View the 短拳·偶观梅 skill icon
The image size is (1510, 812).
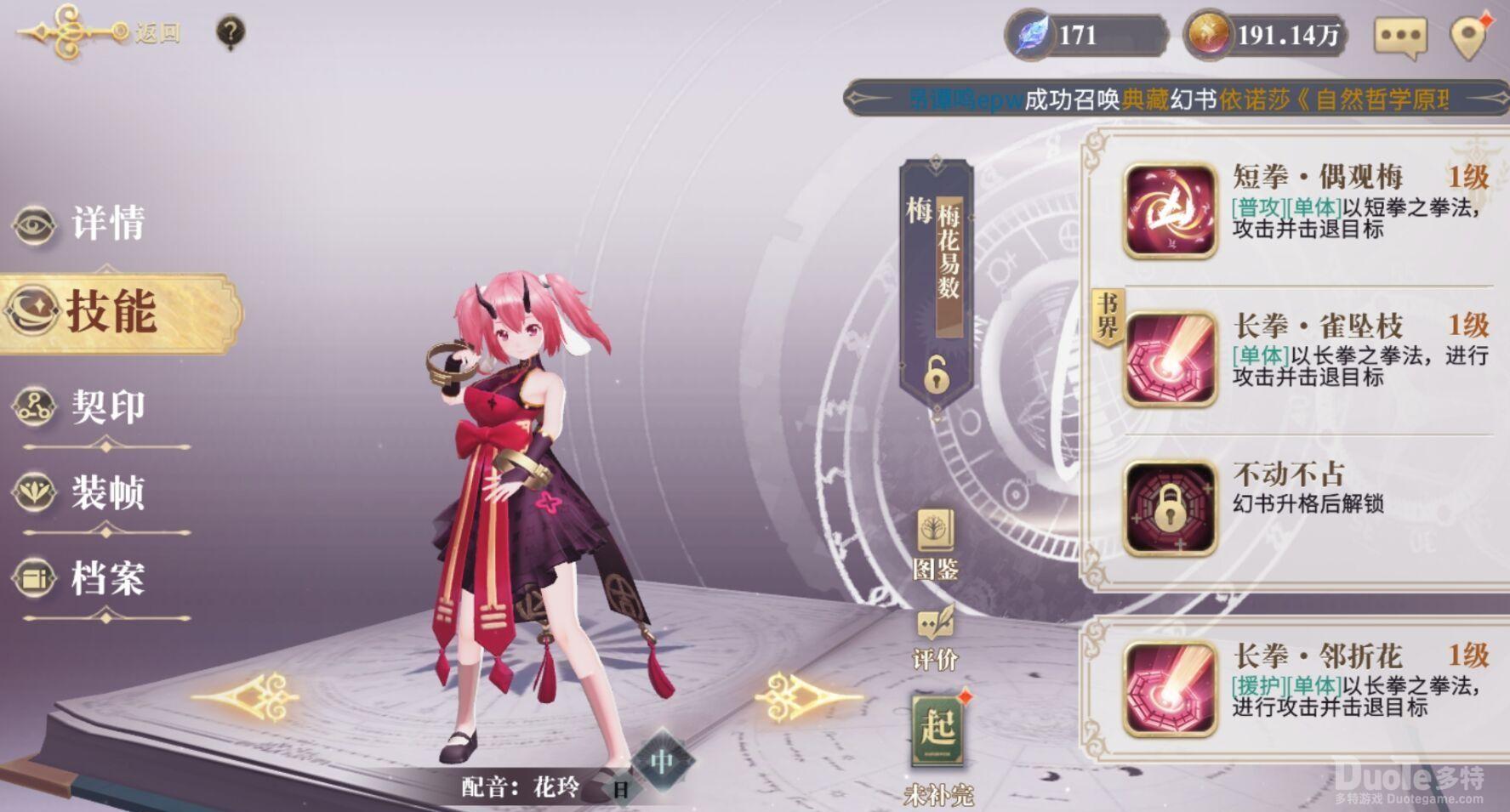(1171, 211)
